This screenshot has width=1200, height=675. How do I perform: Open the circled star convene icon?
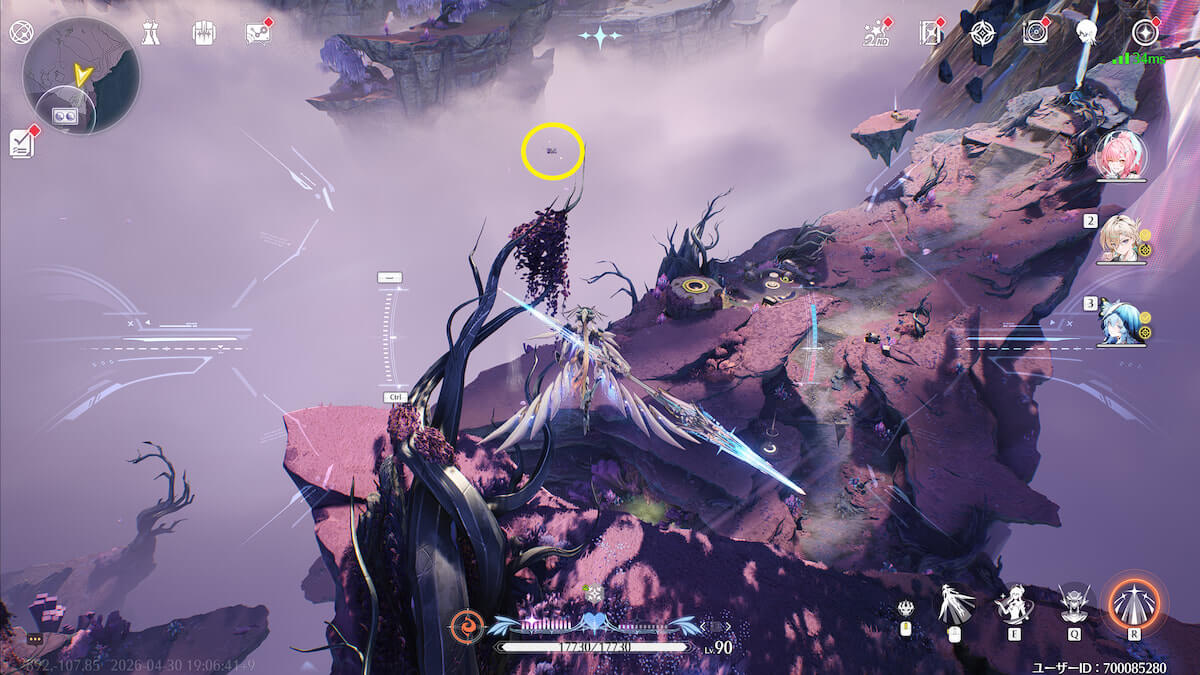[1145, 33]
